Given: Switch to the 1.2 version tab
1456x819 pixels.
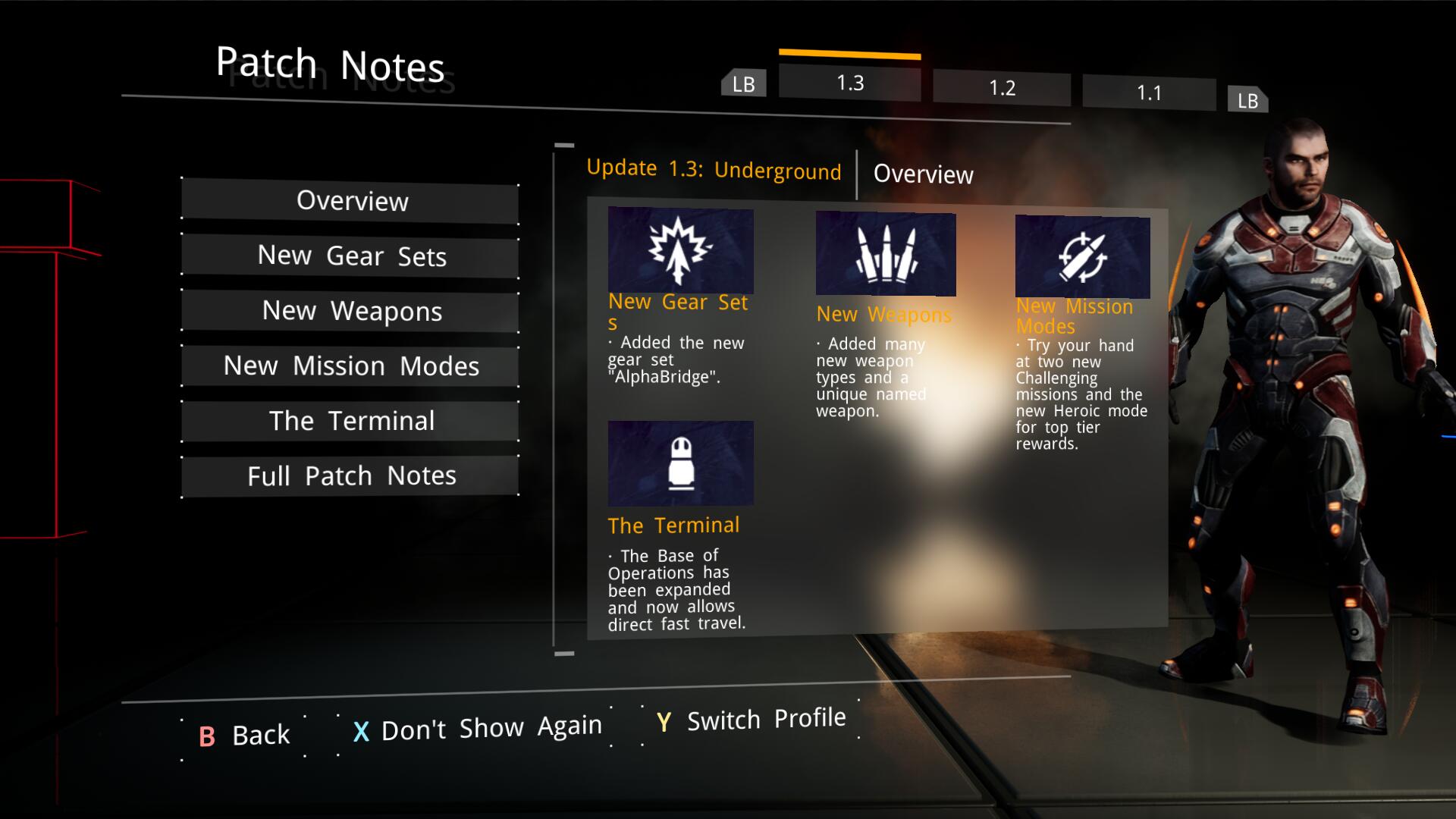Looking at the screenshot, I should 1001,88.
